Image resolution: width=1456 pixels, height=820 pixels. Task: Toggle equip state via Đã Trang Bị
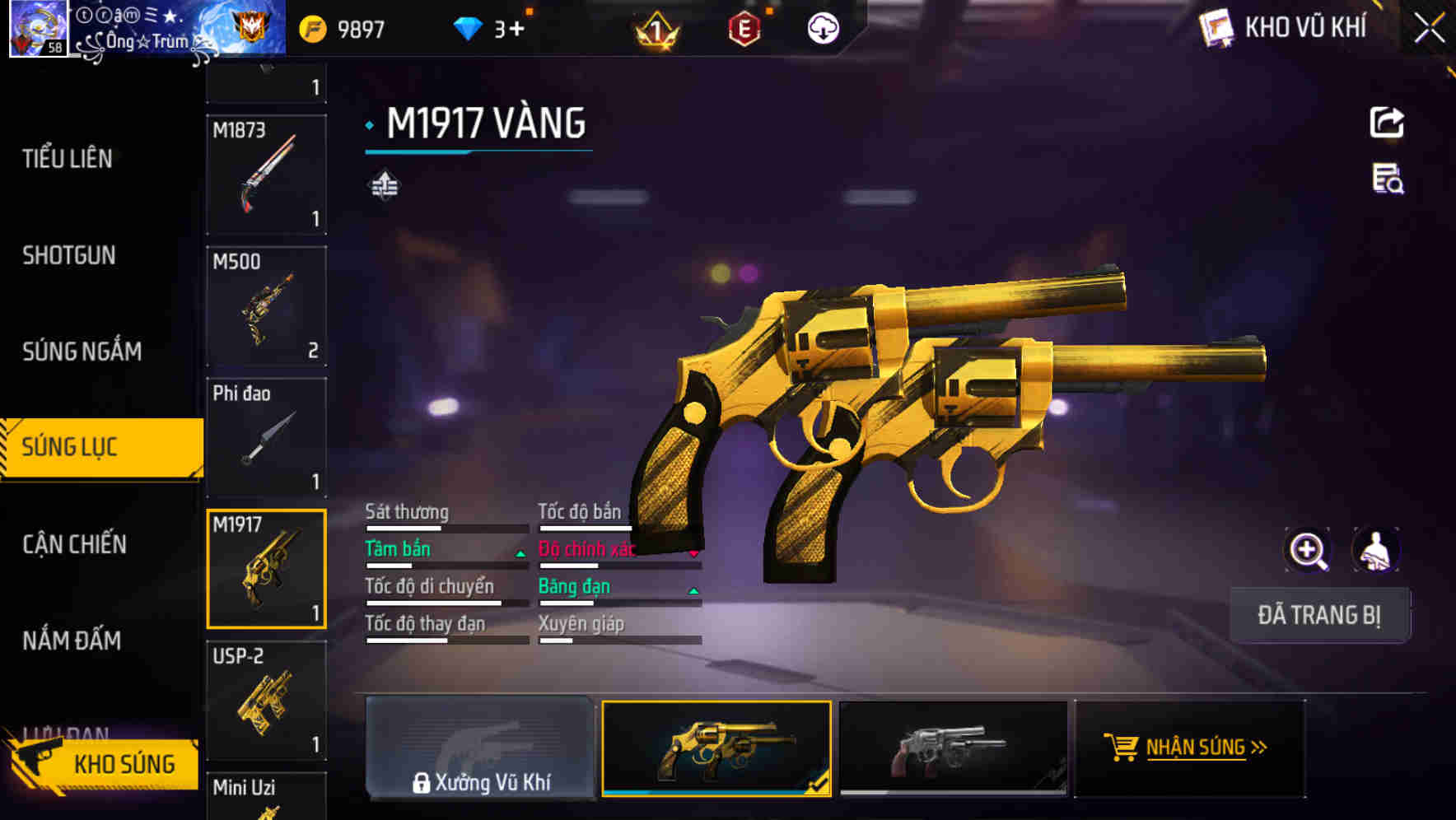point(1319,615)
